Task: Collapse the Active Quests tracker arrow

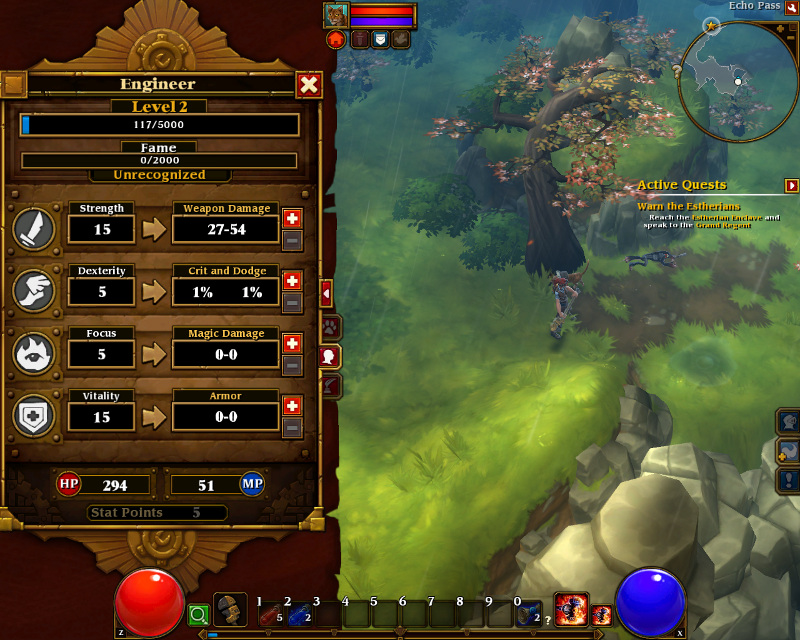Action: pos(792,185)
